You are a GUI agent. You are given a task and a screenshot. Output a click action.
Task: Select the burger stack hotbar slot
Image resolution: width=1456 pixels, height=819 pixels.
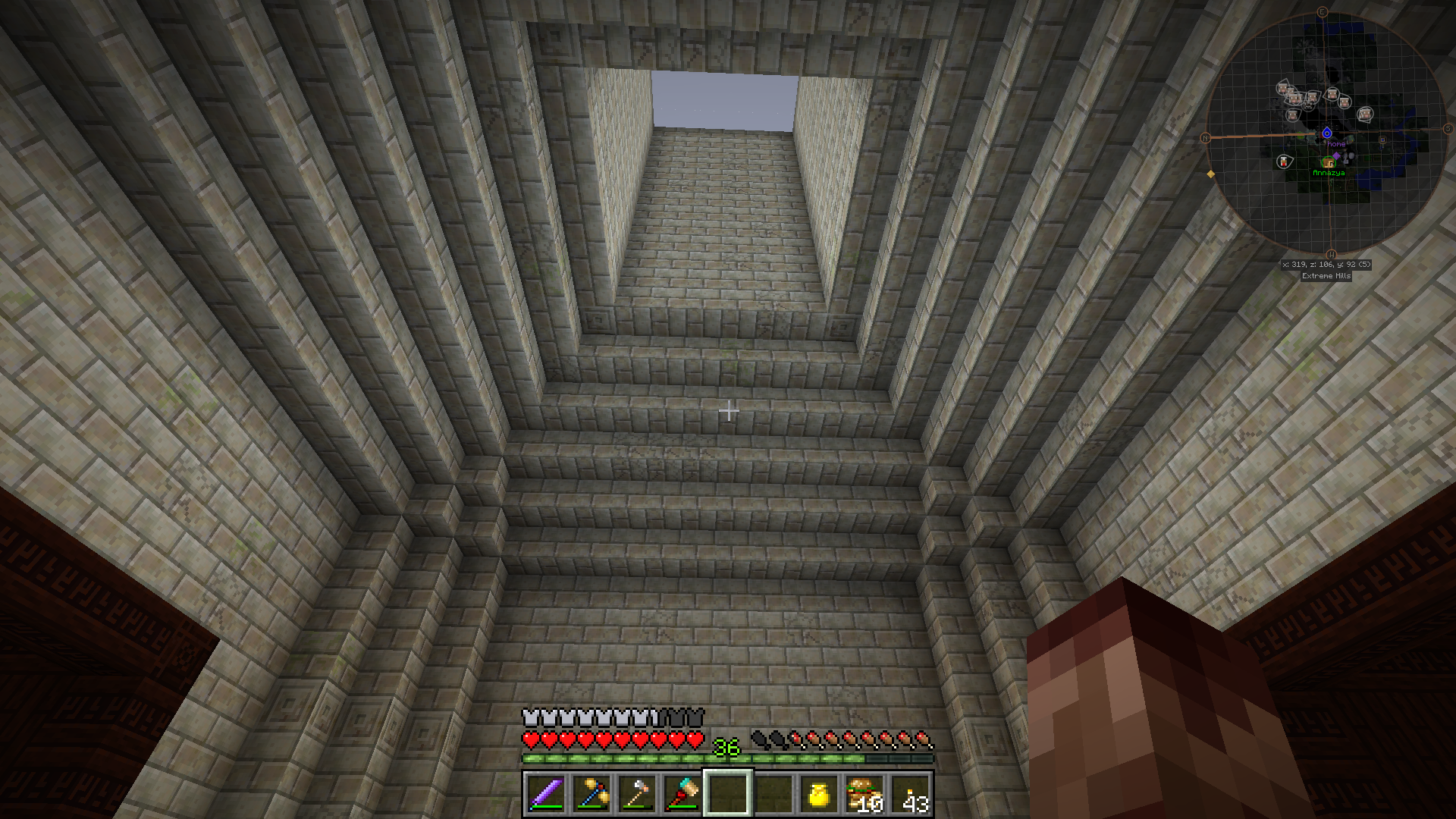[x=864, y=794]
